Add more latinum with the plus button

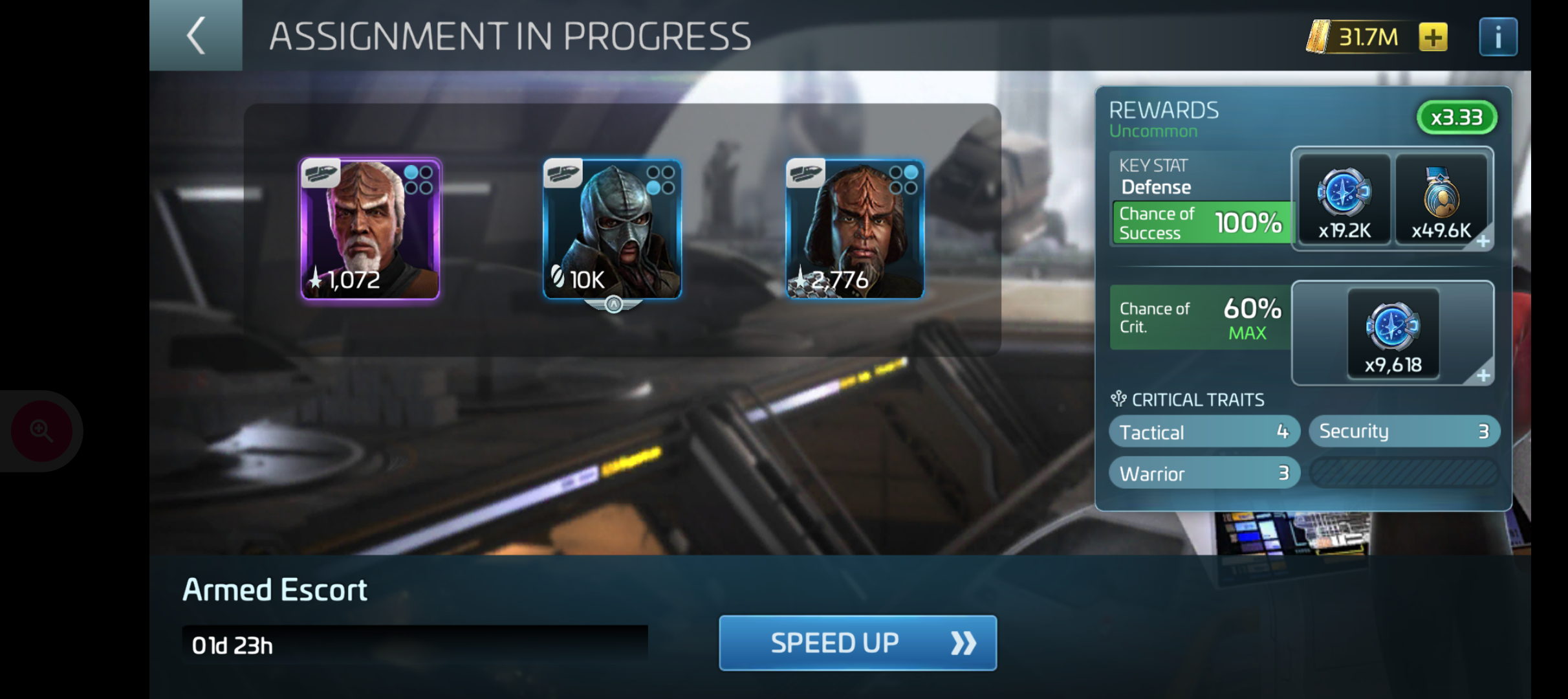(x=1433, y=37)
